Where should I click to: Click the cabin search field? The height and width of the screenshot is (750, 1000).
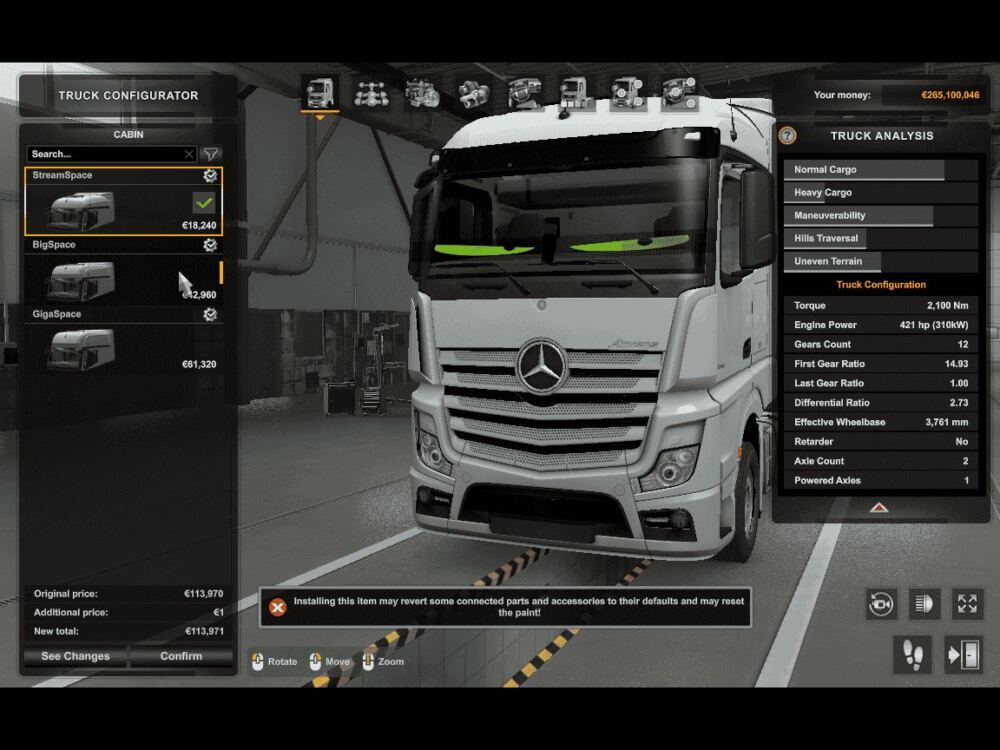coord(105,154)
